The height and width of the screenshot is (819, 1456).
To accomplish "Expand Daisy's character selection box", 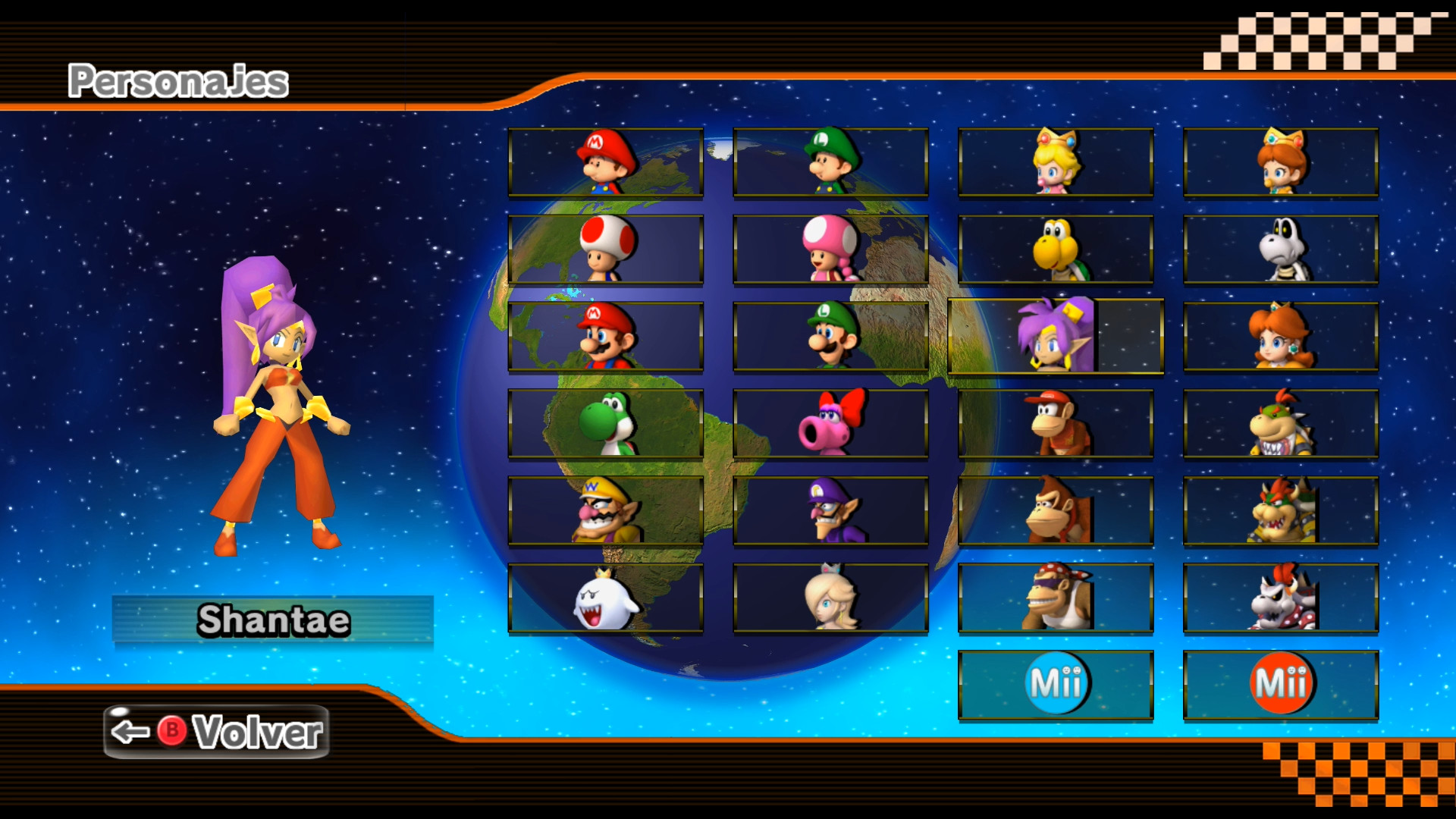I will click(x=1281, y=336).
